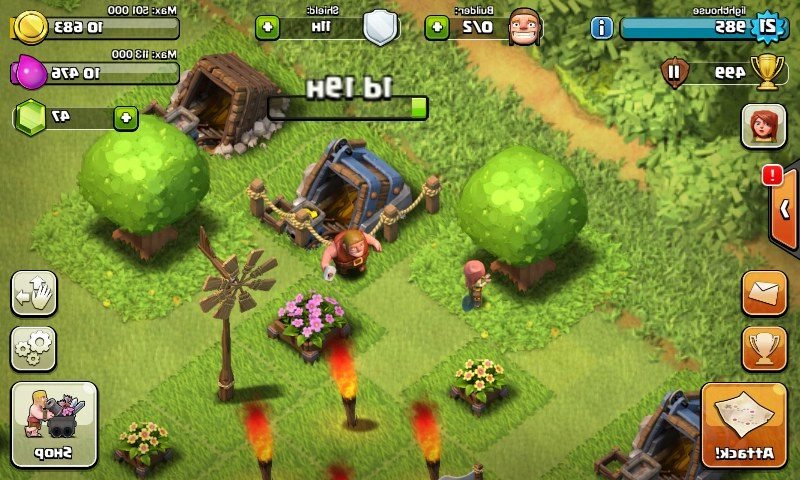Open the league badge by trophy count
The width and height of the screenshot is (800, 480).
[x=675, y=72]
